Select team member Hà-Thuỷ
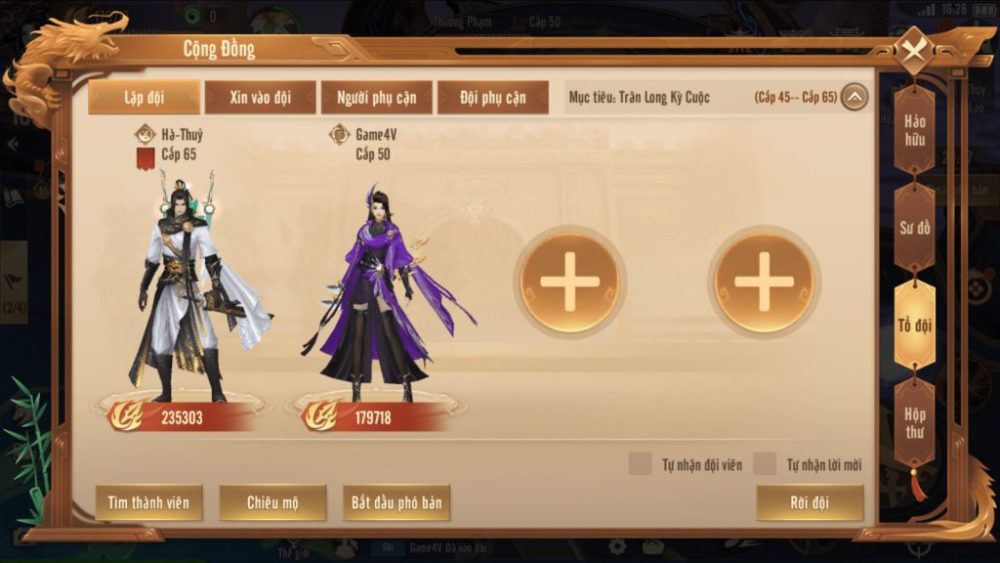The width and height of the screenshot is (1000, 563). [188, 285]
